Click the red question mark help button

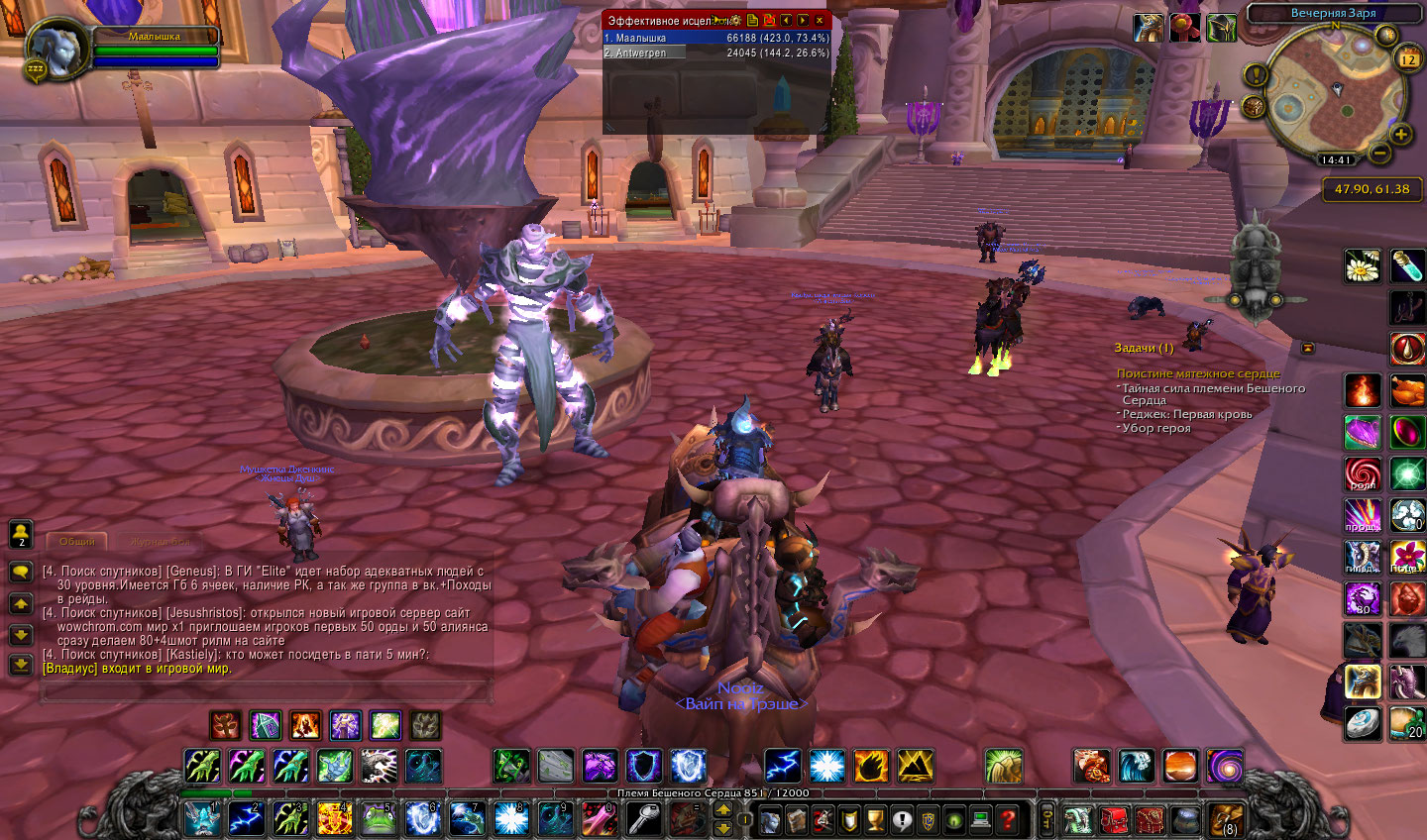[1007, 820]
